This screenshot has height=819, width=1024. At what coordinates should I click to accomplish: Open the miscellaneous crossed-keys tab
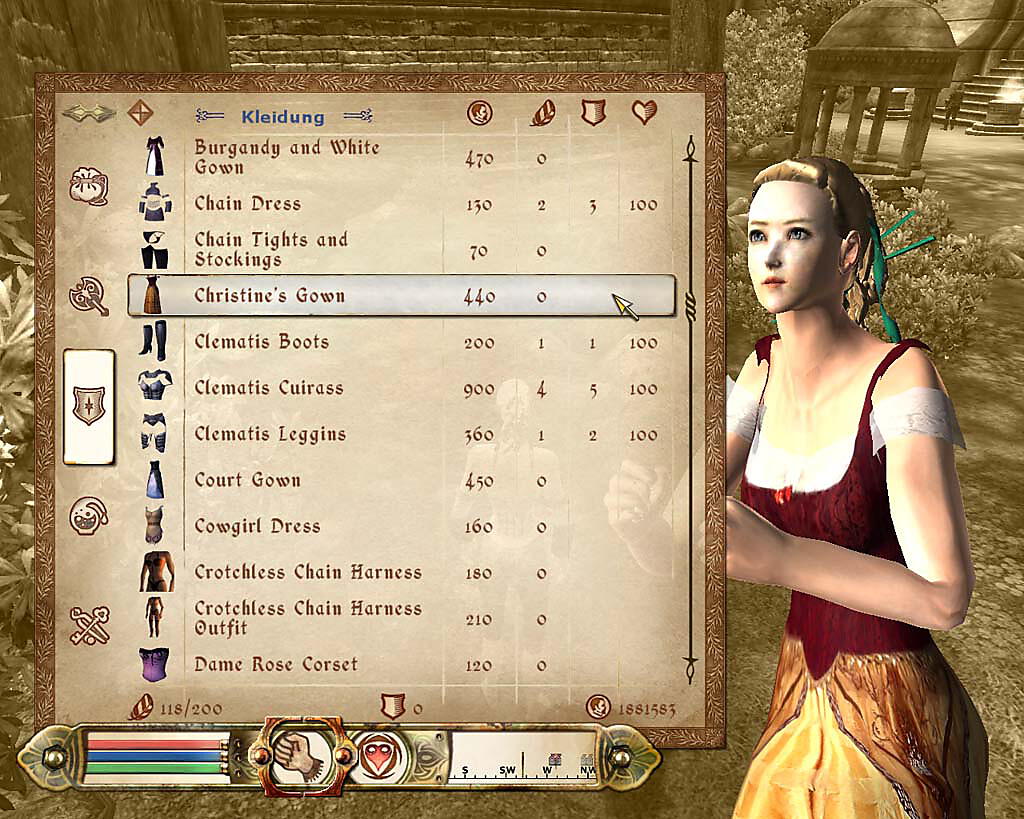click(x=88, y=625)
